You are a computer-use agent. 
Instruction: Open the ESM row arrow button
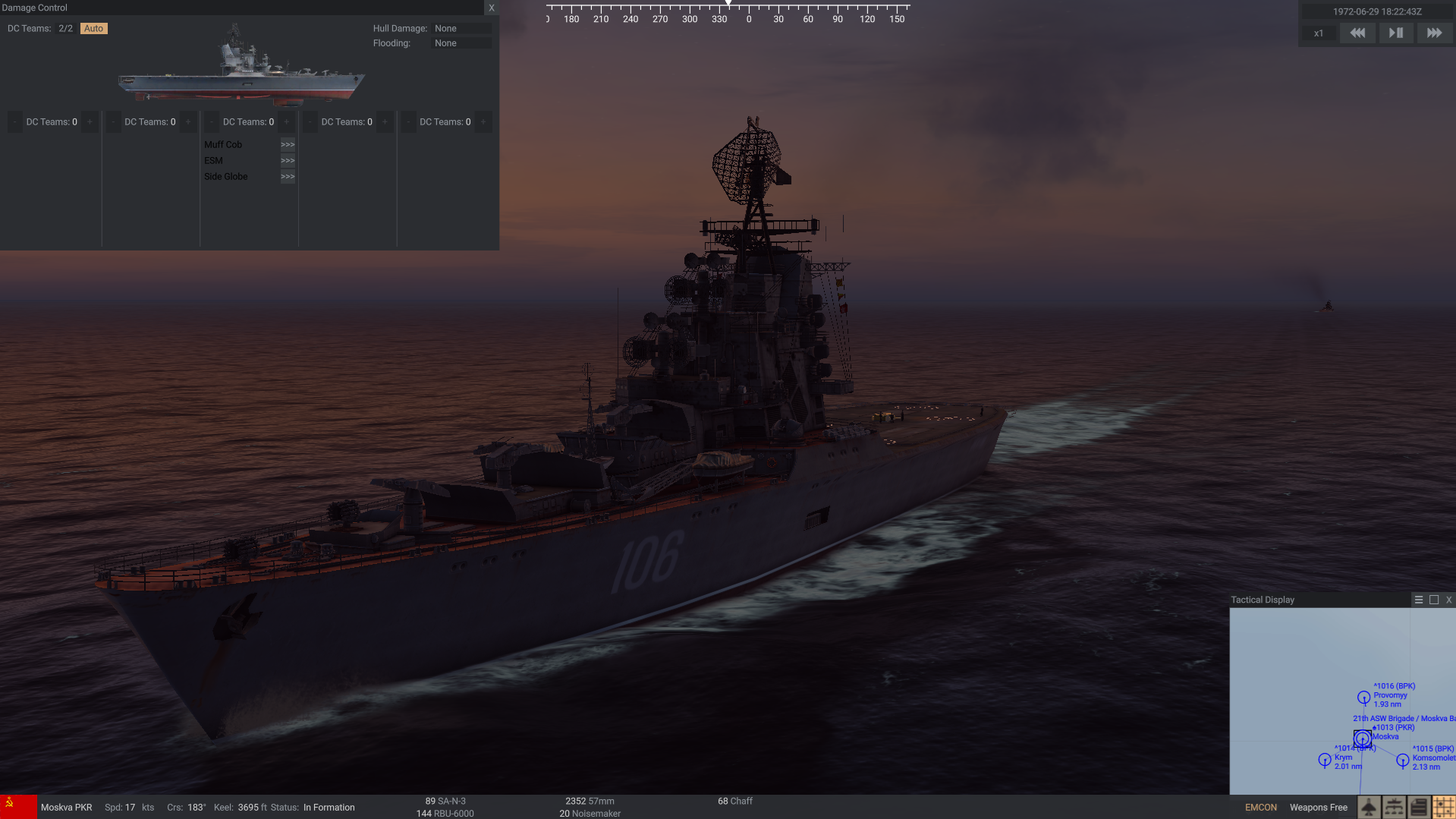pos(288,161)
